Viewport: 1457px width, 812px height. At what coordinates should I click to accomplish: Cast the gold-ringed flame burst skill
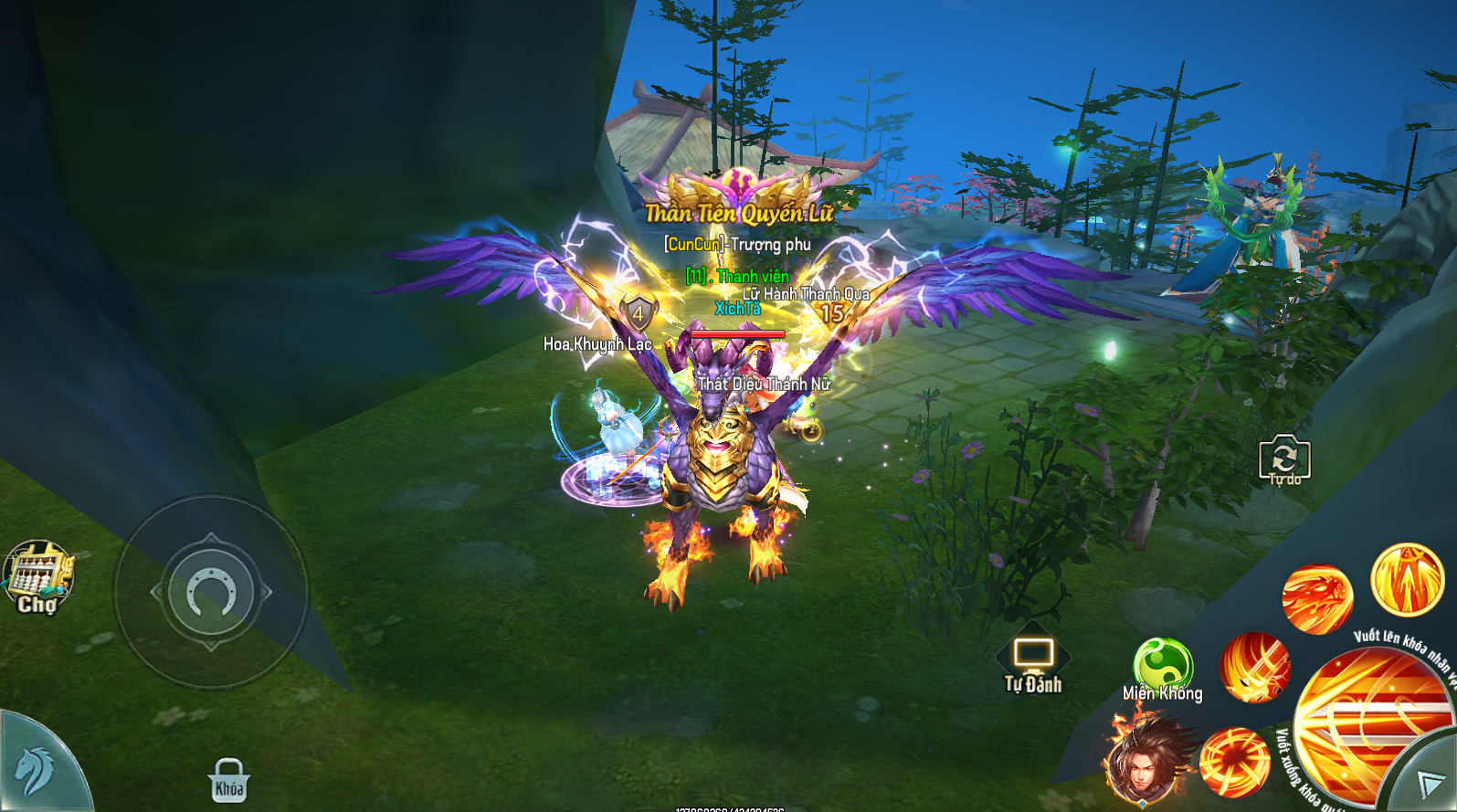click(x=1407, y=579)
